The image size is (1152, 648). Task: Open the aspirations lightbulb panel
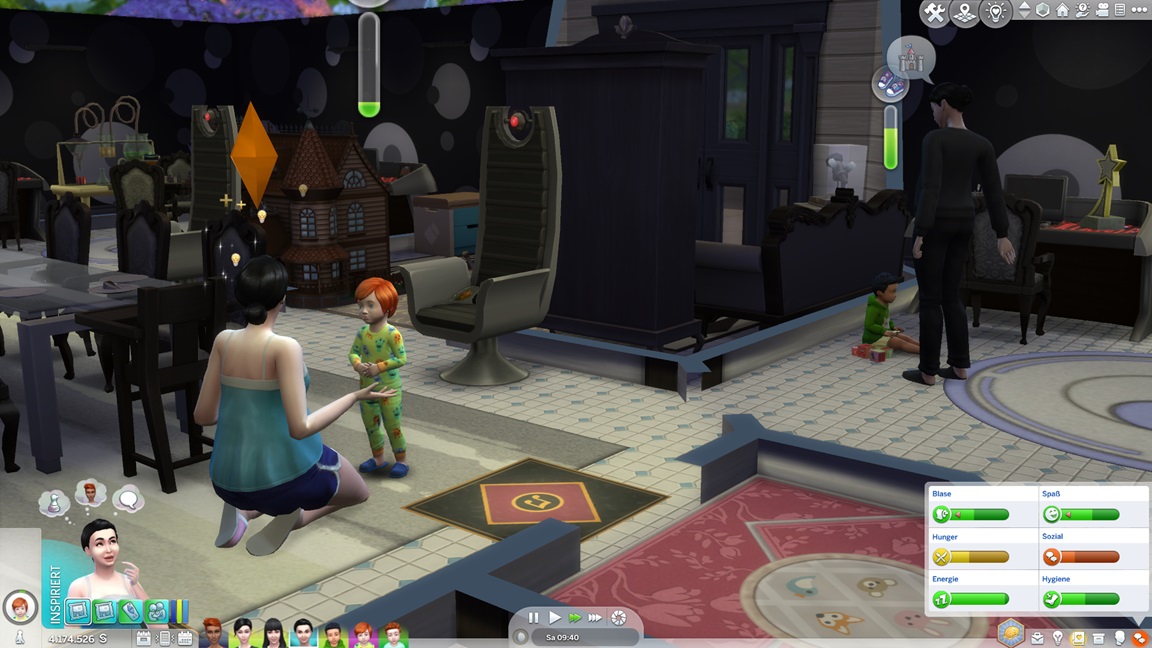[1058, 638]
